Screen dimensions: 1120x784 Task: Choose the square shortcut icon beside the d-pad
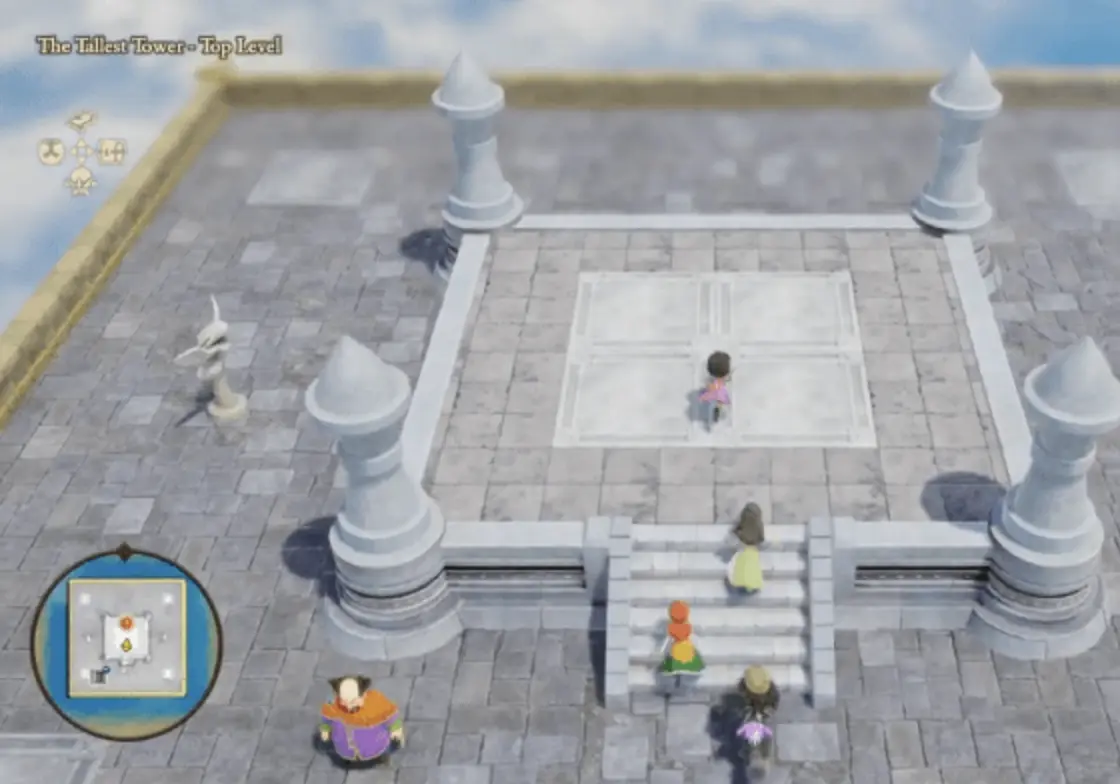111,152
